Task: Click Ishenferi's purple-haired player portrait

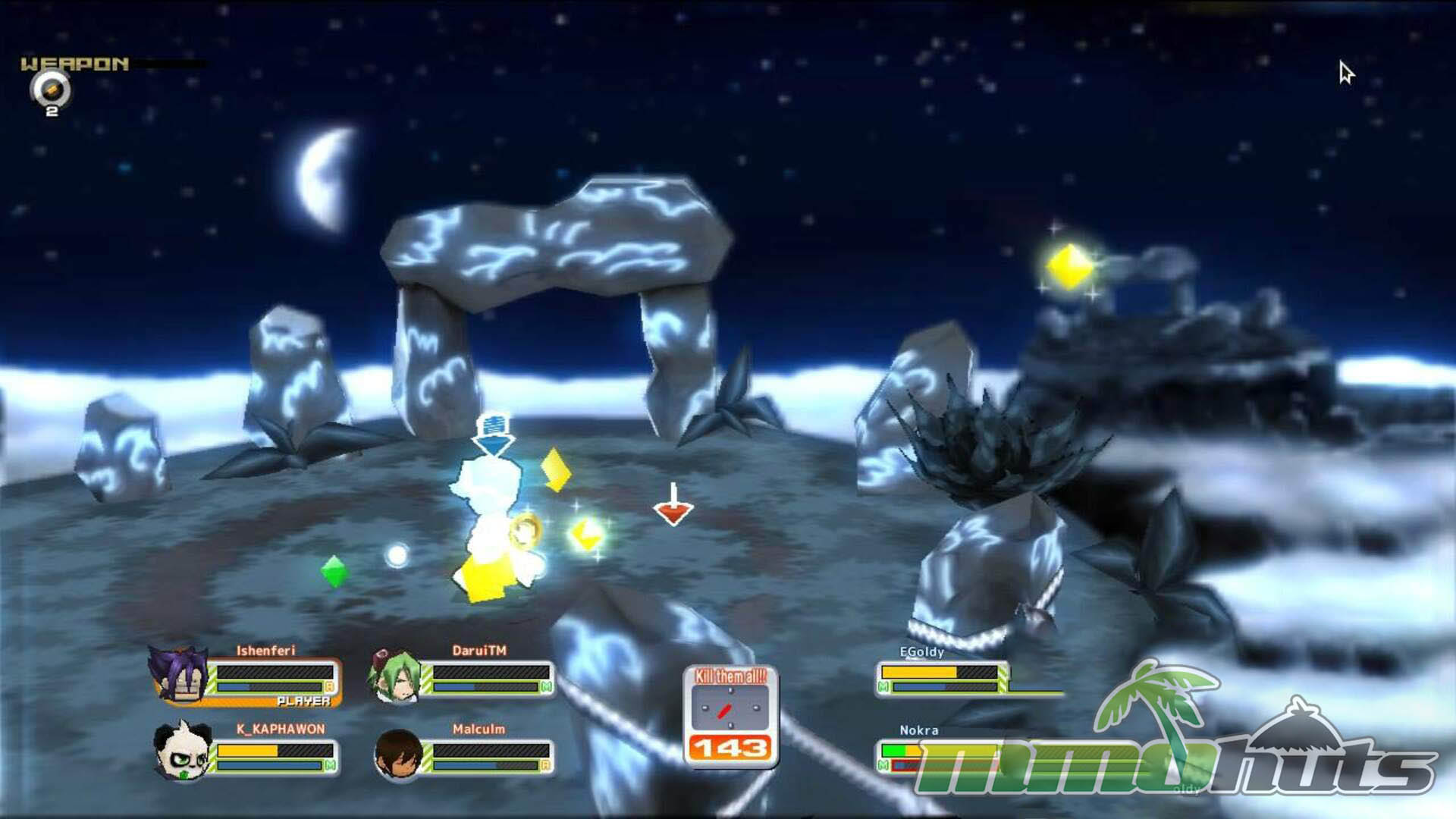Action: pyautogui.click(x=180, y=673)
